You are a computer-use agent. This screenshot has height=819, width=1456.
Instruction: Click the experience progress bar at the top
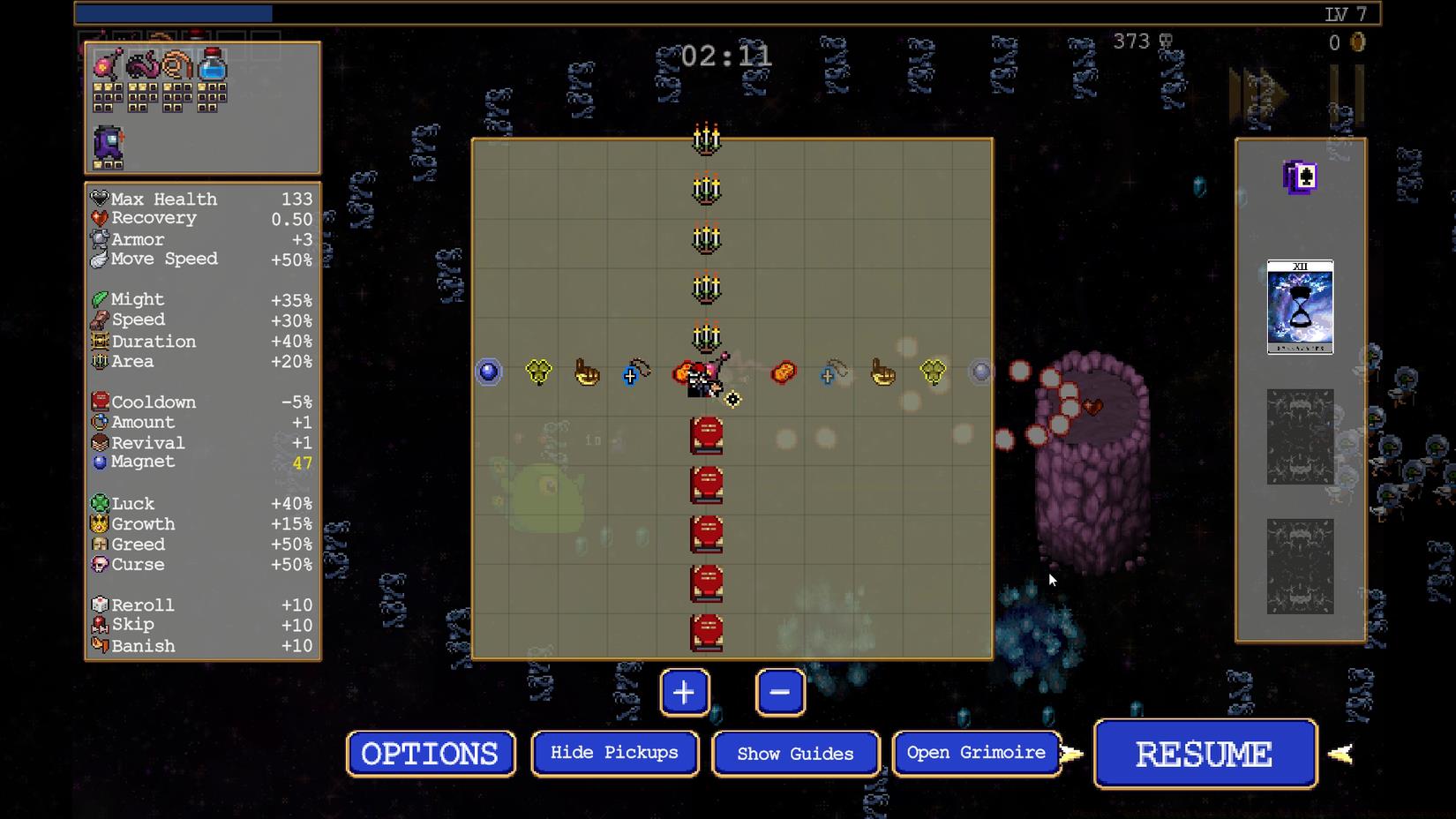(x=176, y=13)
